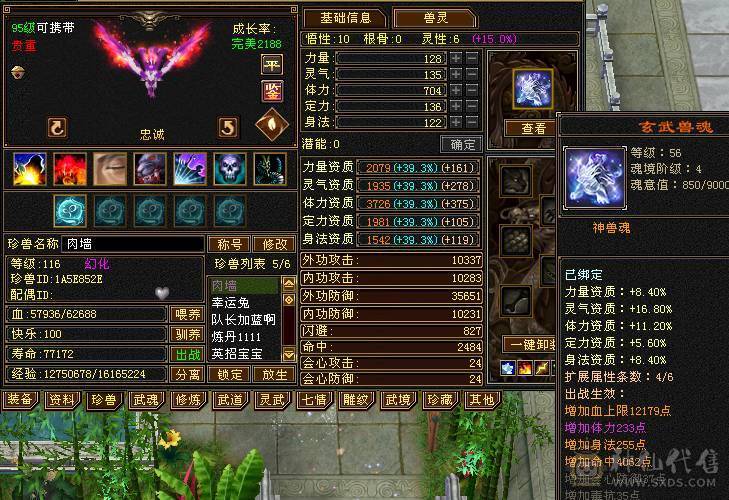This screenshot has width=729, height=500.
Task: Tame the pet using 驯养 button
Action: click(x=187, y=334)
